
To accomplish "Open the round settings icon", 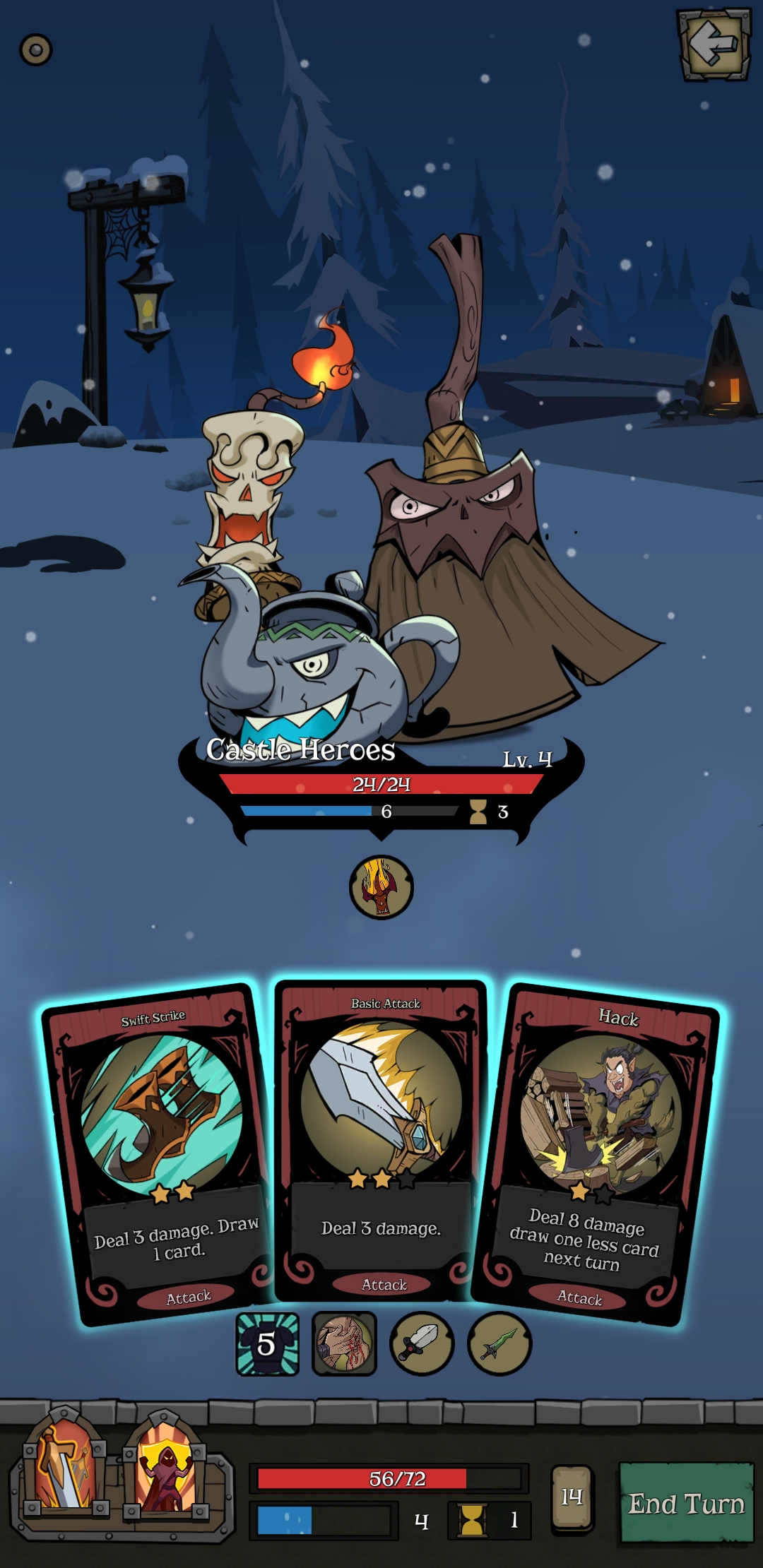I will pos(36,50).
